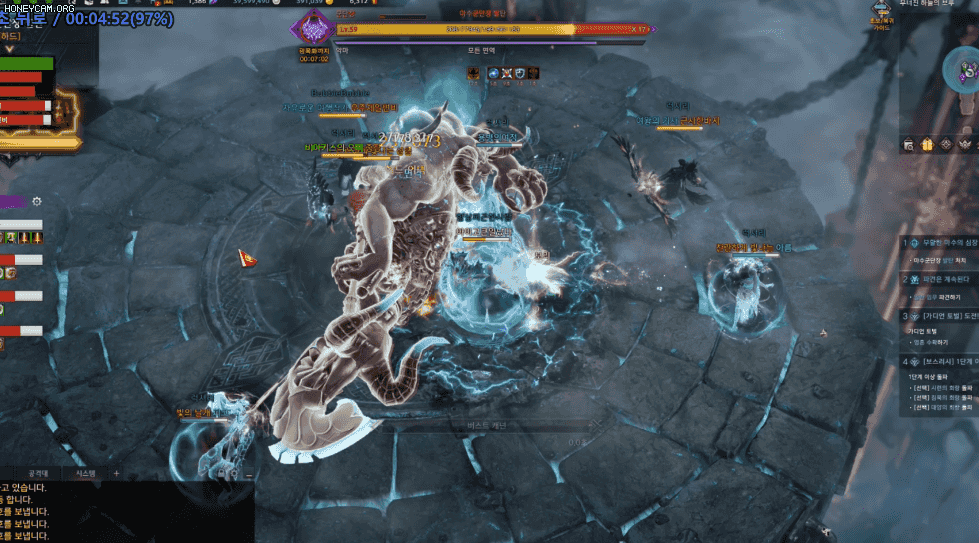Click the blue orb boss debuff icon
The width and height of the screenshot is (979, 543).
(x=493, y=73)
